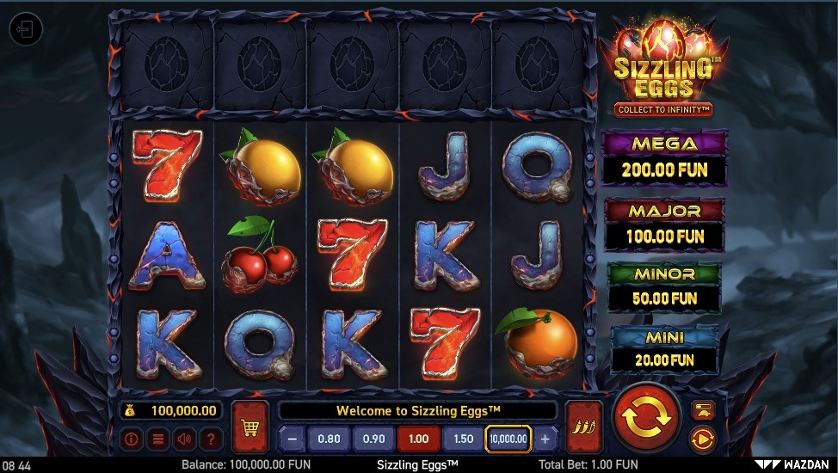Image resolution: width=838 pixels, height=473 pixels.
Task: Decrease the bet with the minus button
Action: (x=290, y=438)
